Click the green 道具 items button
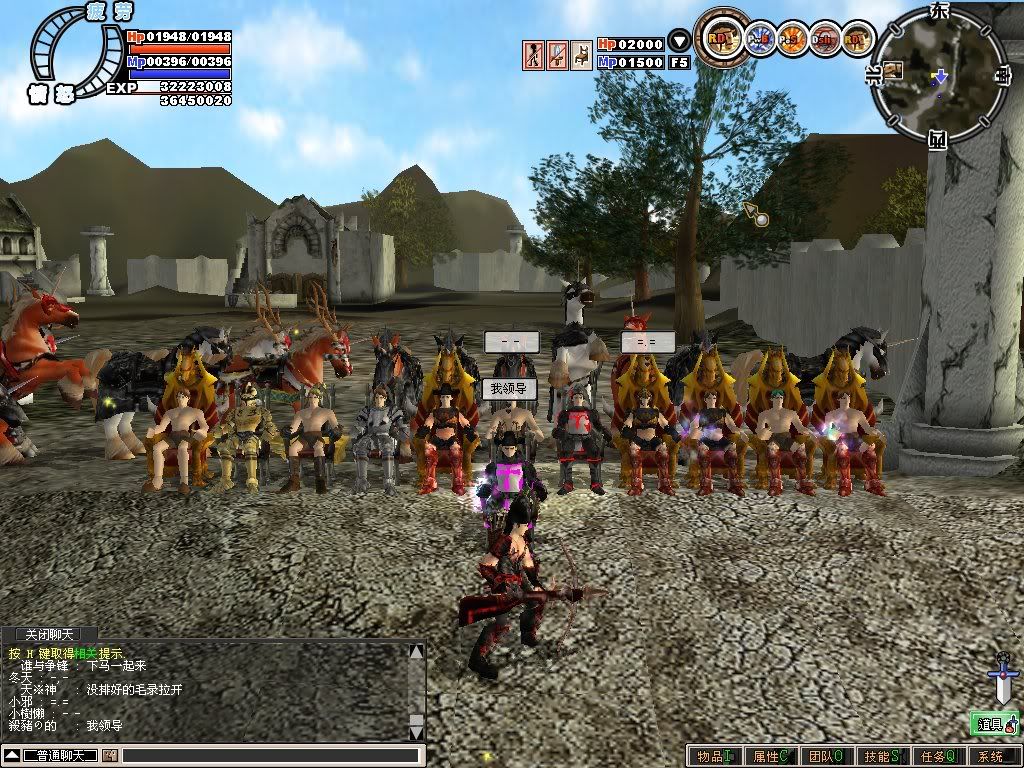 pyautogui.click(x=993, y=723)
